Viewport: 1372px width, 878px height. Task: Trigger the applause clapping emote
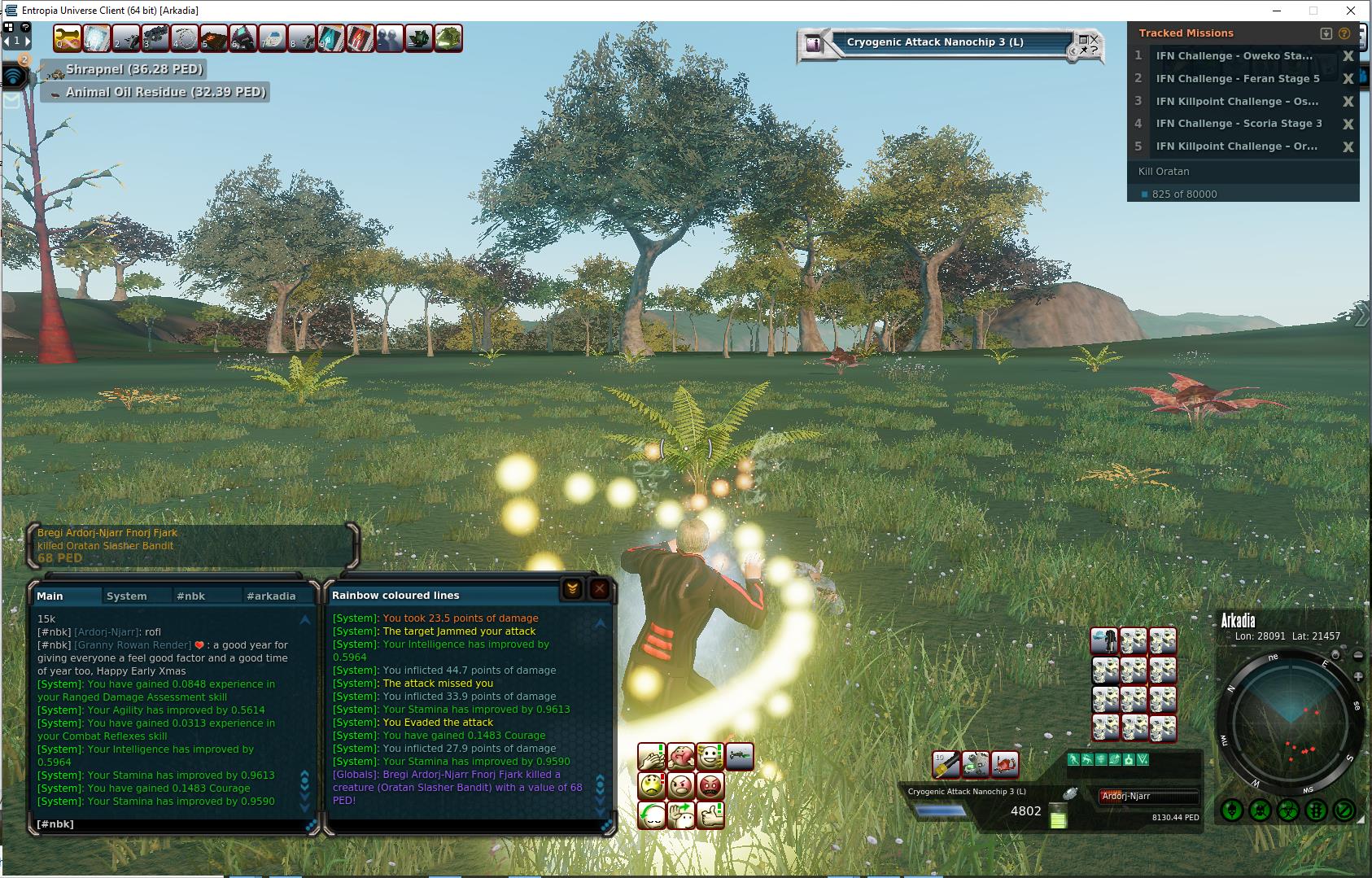(653, 757)
